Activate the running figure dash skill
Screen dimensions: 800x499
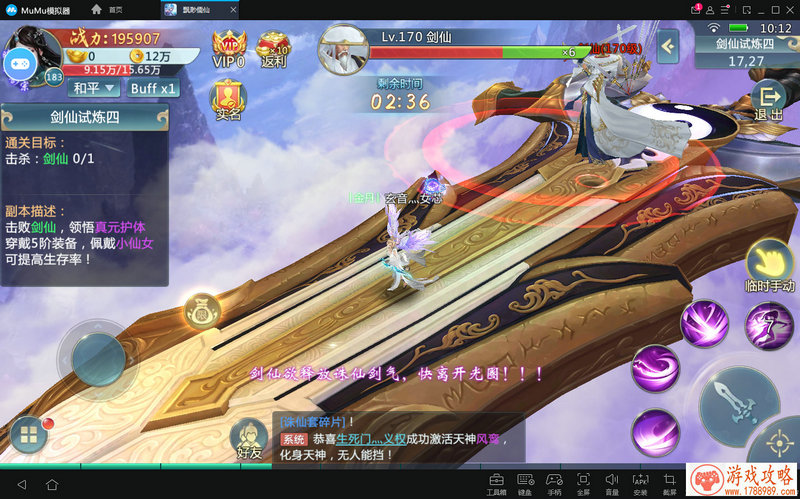pyautogui.click(x=770, y=324)
